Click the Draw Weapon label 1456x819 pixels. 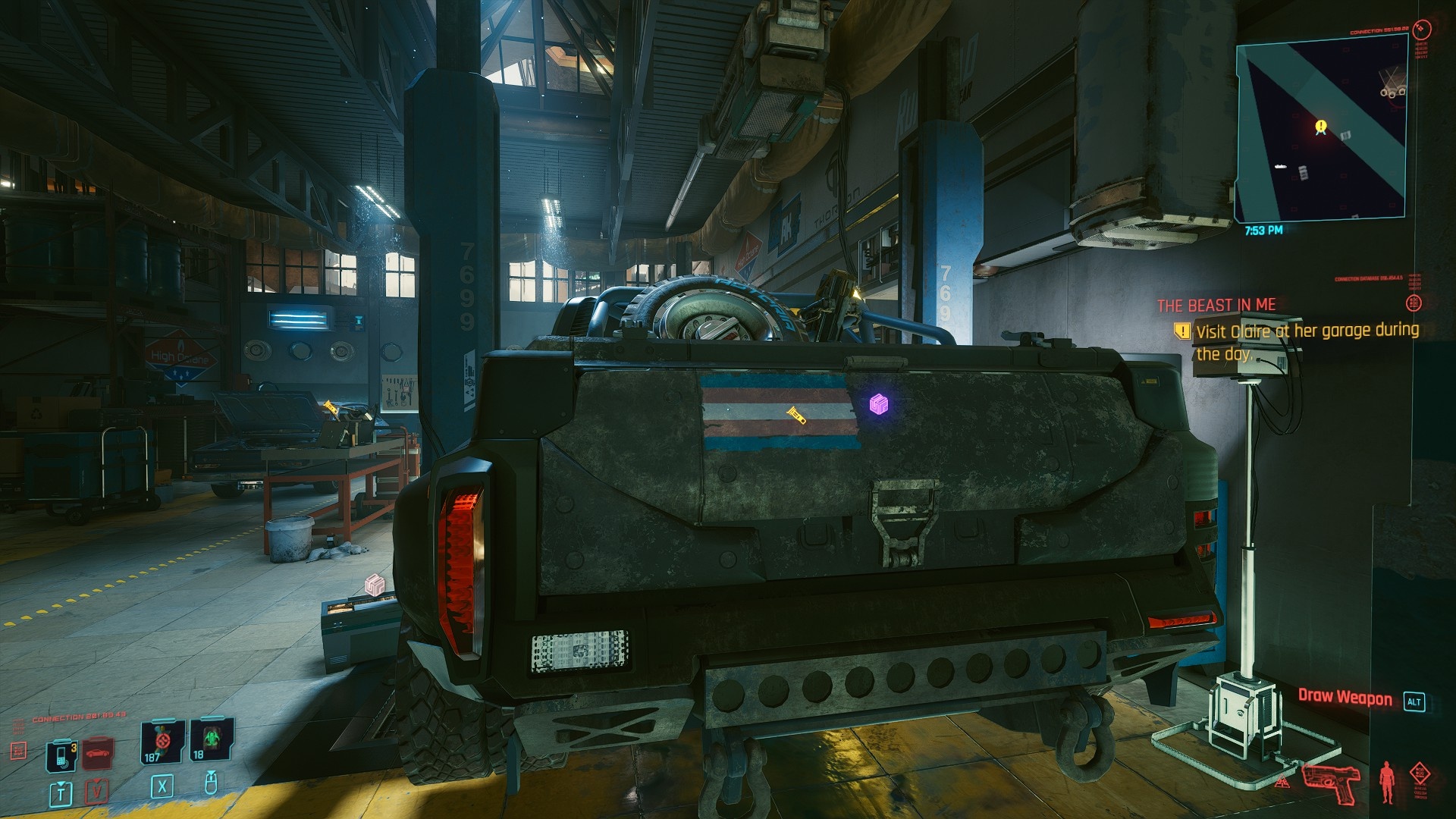click(1345, 698)
